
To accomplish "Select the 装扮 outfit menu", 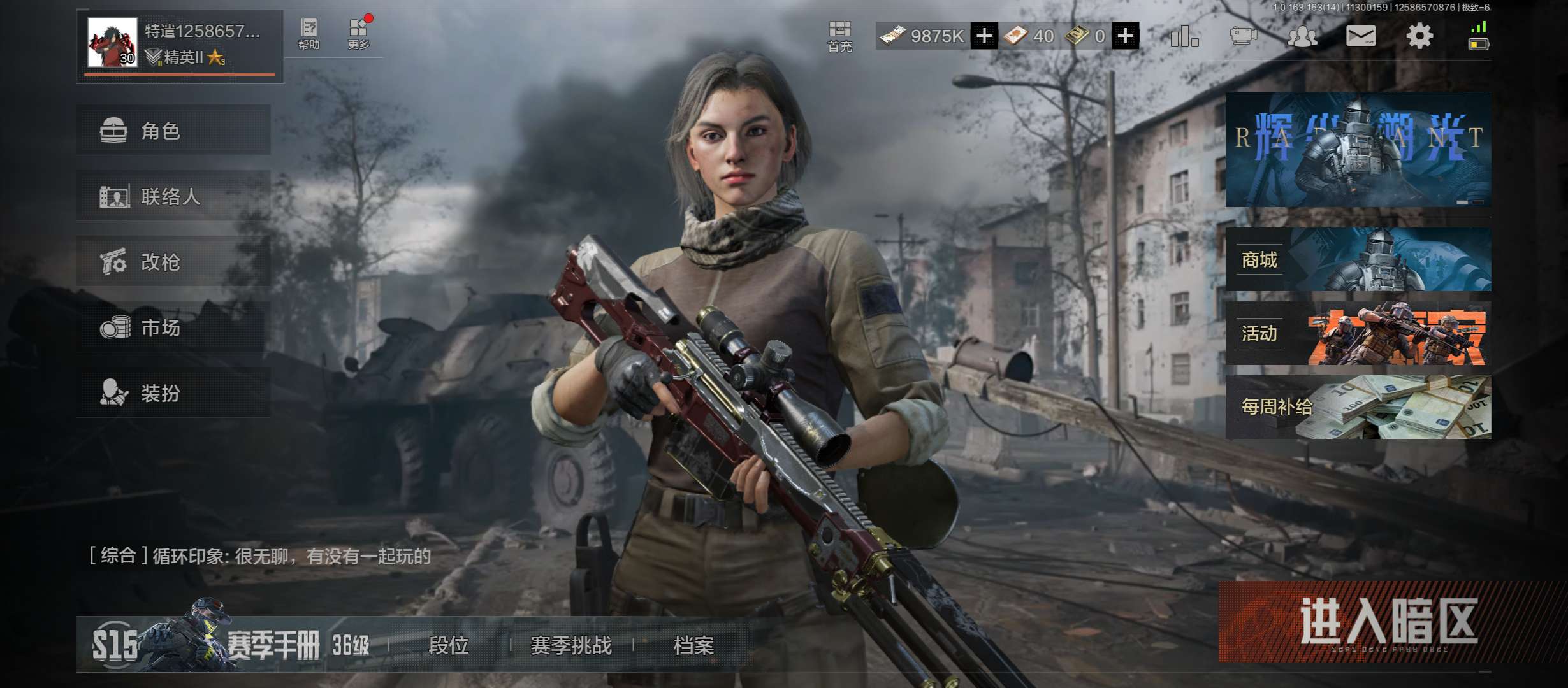I will 173,393.
